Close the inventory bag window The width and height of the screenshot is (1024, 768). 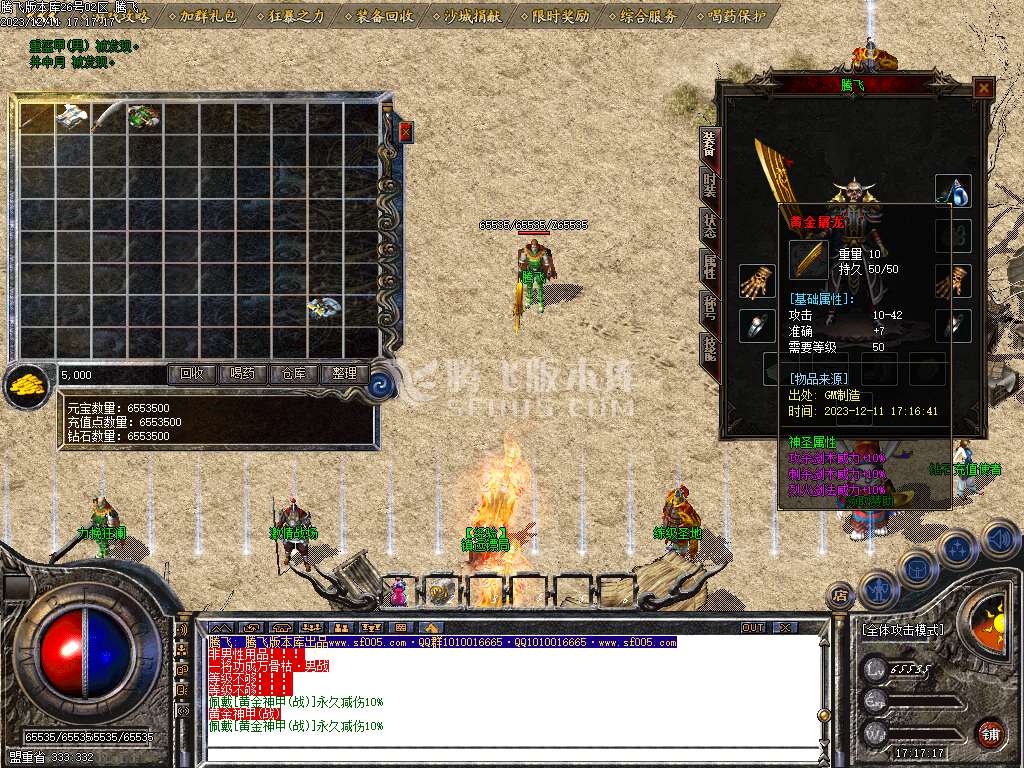tap(405, 131)
